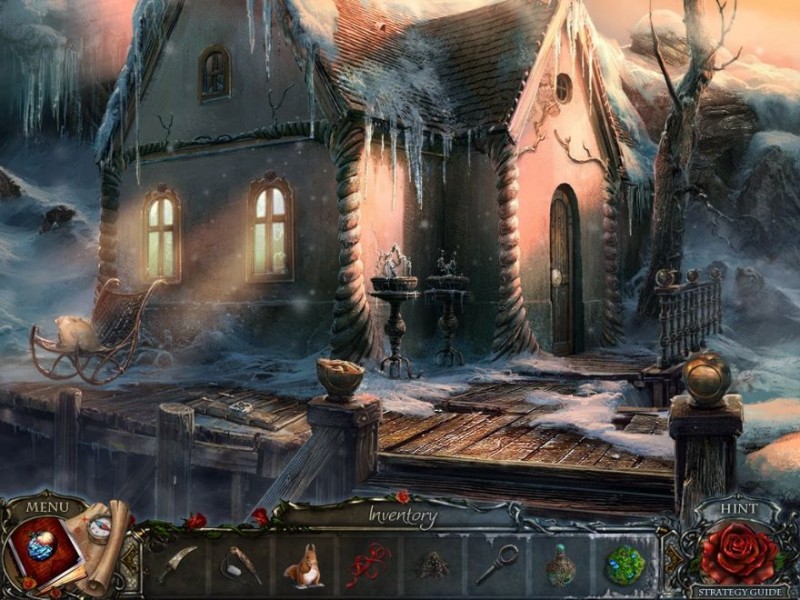Select the dark ornate trinket slot
The image size is (800, 600).
coord(432,566)
